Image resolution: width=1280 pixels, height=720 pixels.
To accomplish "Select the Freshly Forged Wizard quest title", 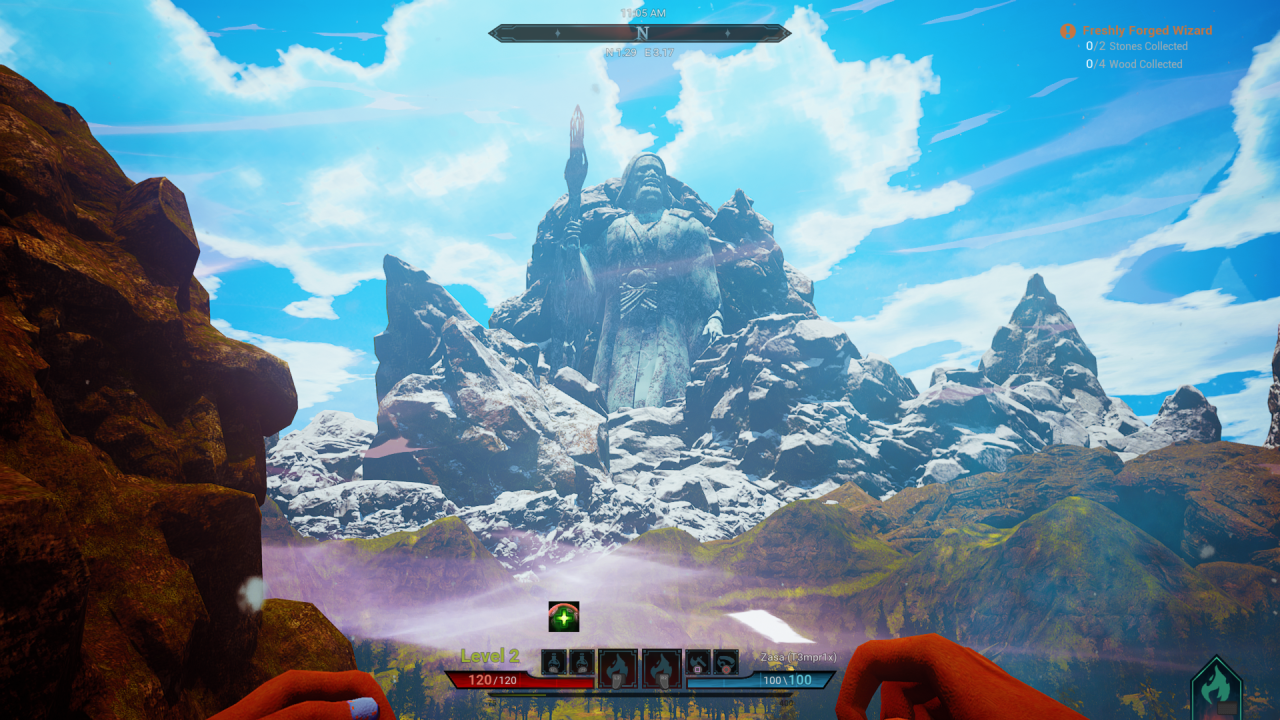I will [x=1147, y=31].
